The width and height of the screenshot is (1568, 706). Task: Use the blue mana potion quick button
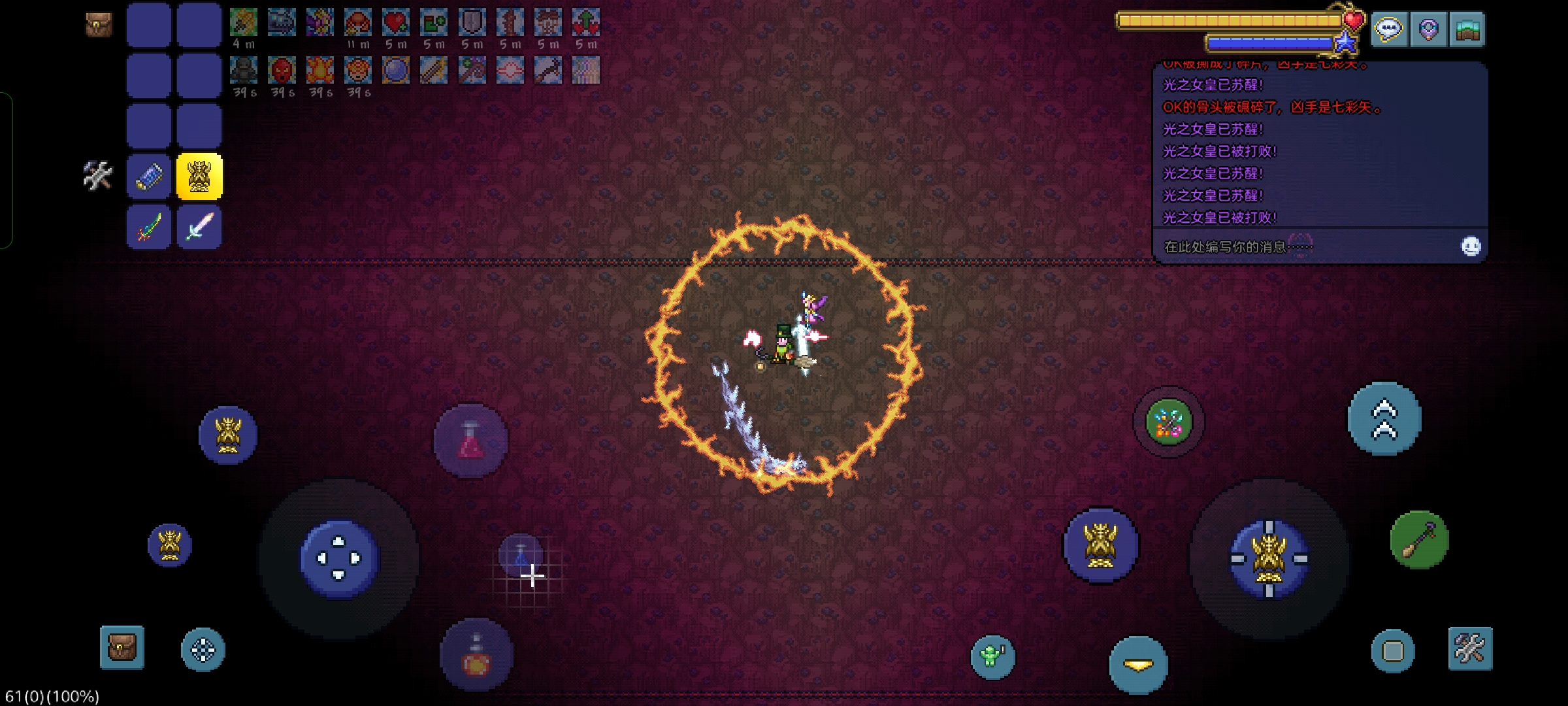pyautogui.click(x=521, y=554)
